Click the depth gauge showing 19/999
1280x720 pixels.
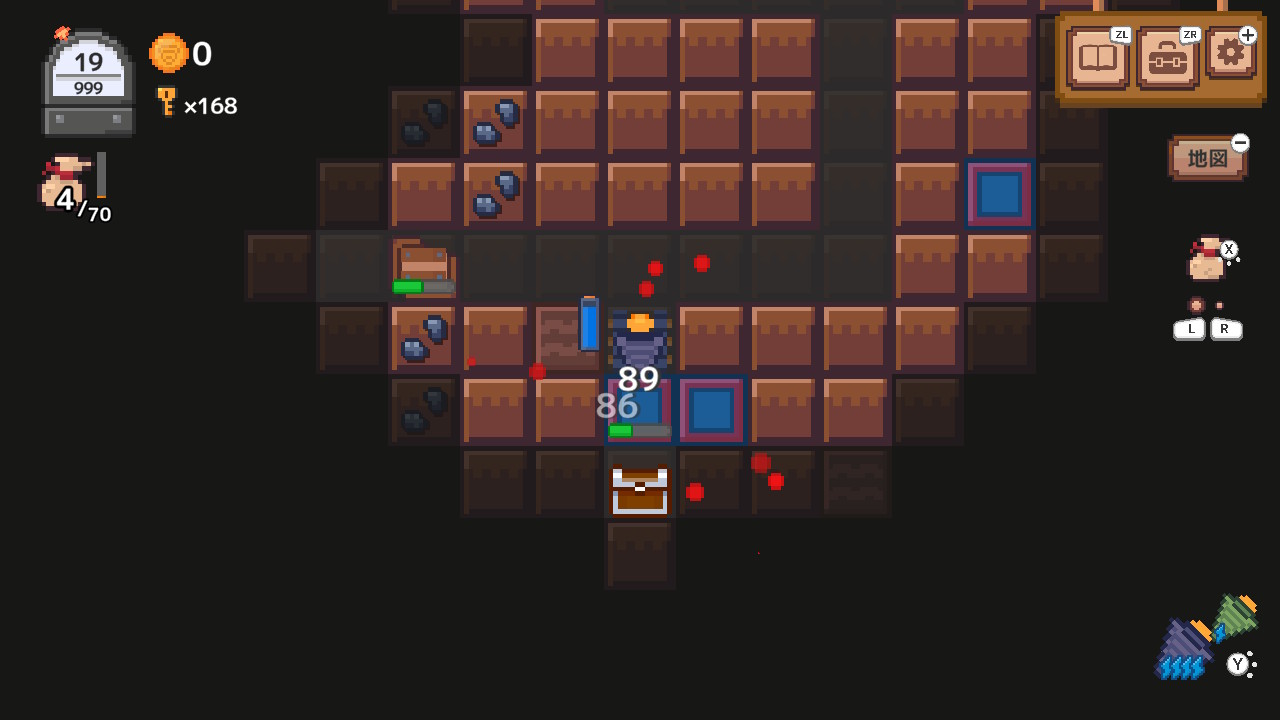(86, 70)
